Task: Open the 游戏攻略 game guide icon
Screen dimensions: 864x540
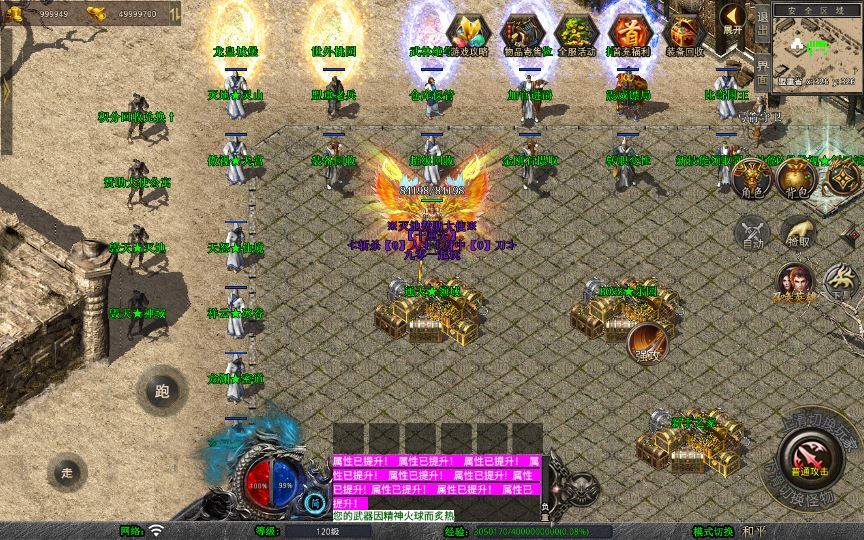Action: point(468,34)
